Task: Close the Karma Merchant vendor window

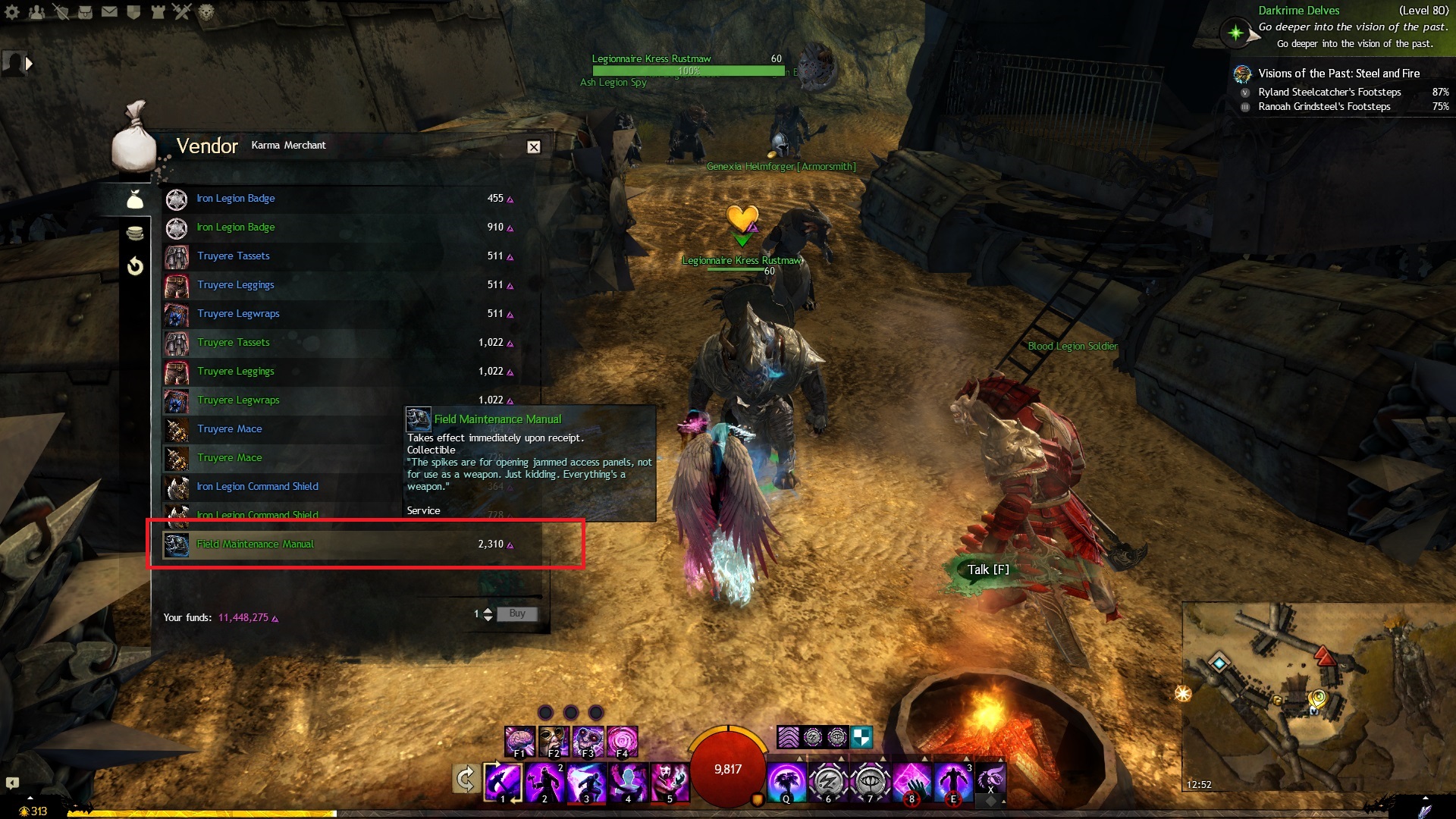Action: point(534,147)
